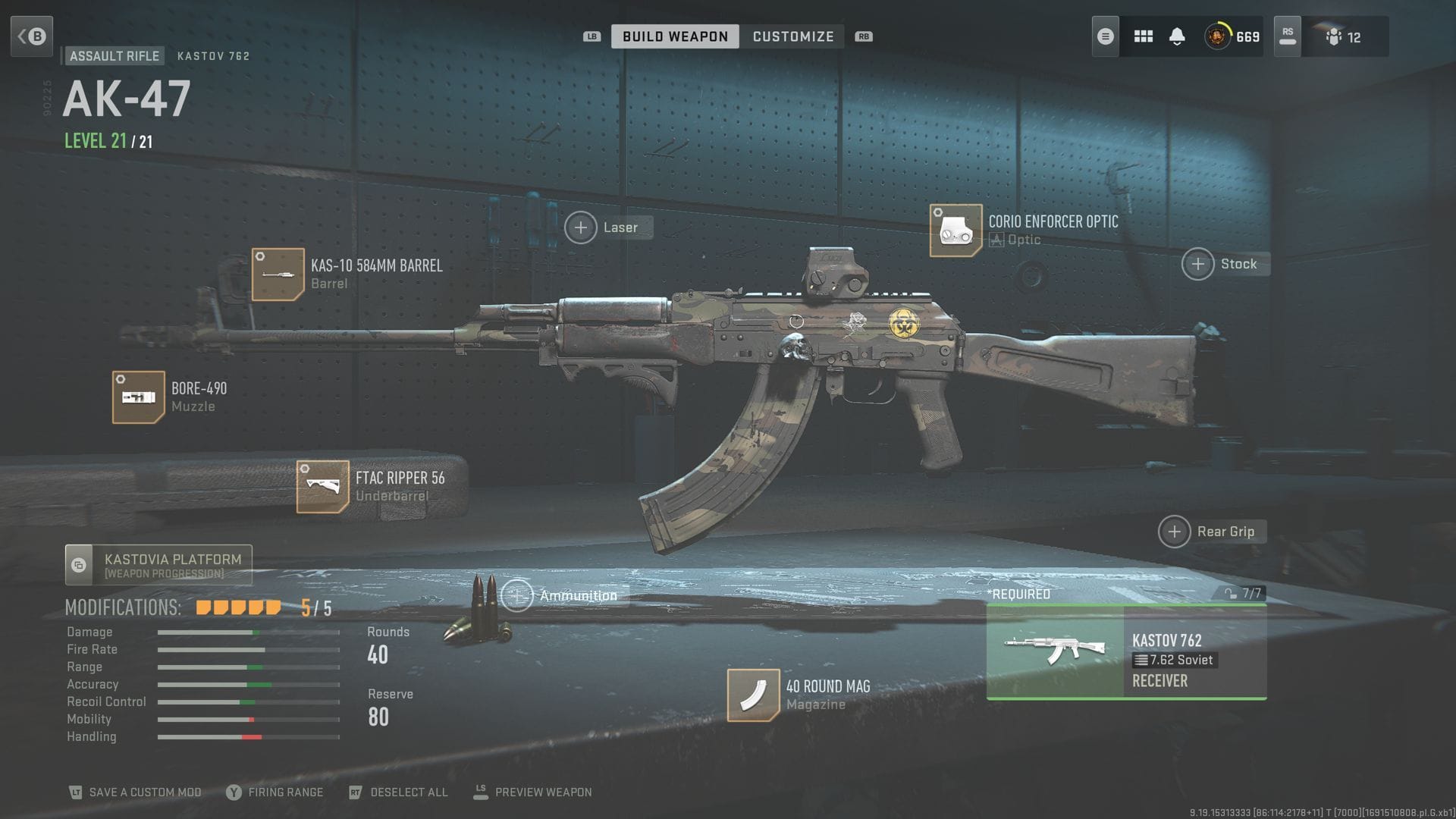The height and width of the screenshot is (819, 1456).
Task: Click the hamburger menu button
Action: [1104, 36]
